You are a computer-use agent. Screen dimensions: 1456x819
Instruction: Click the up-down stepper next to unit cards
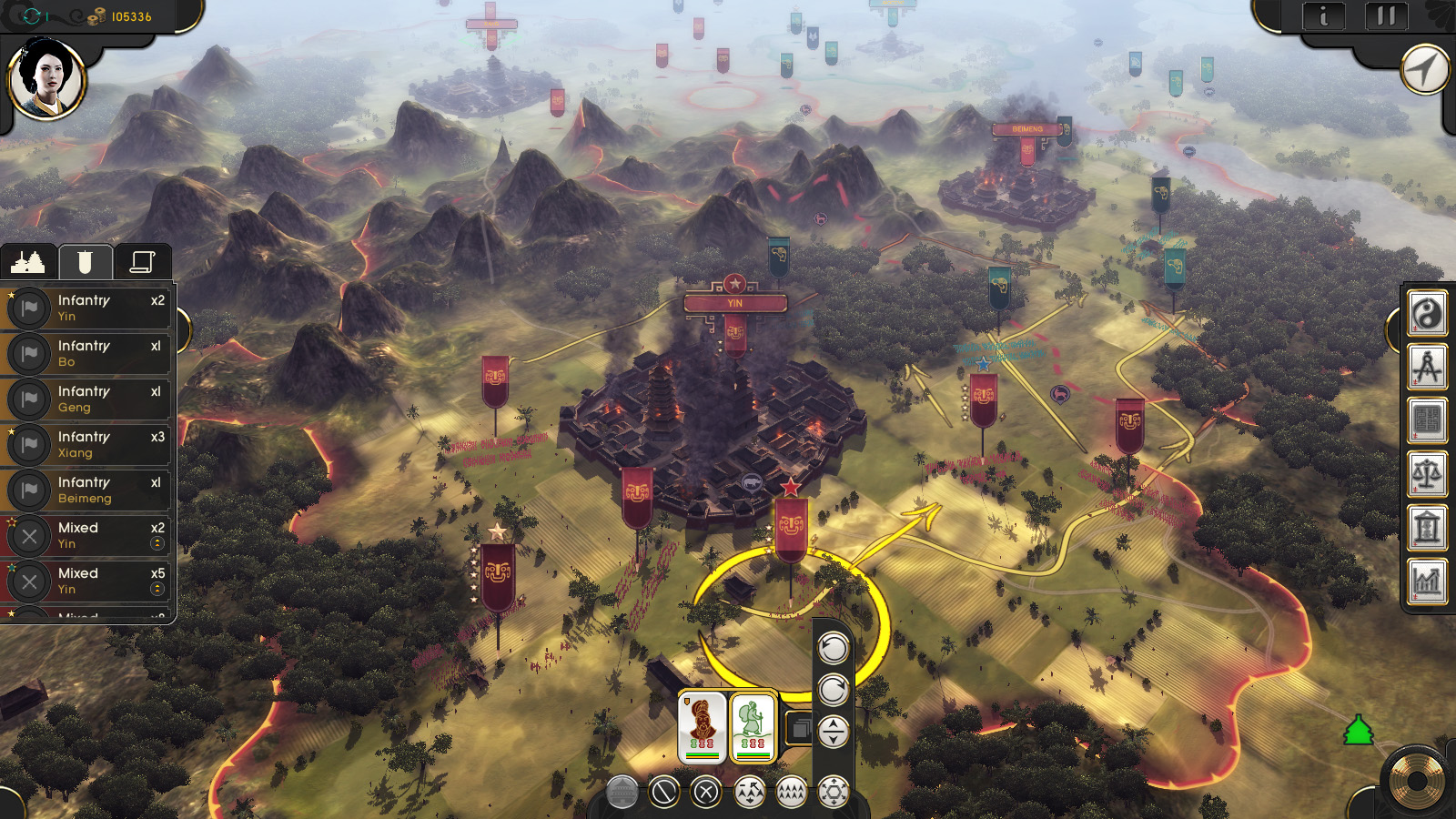coord(833,733)
